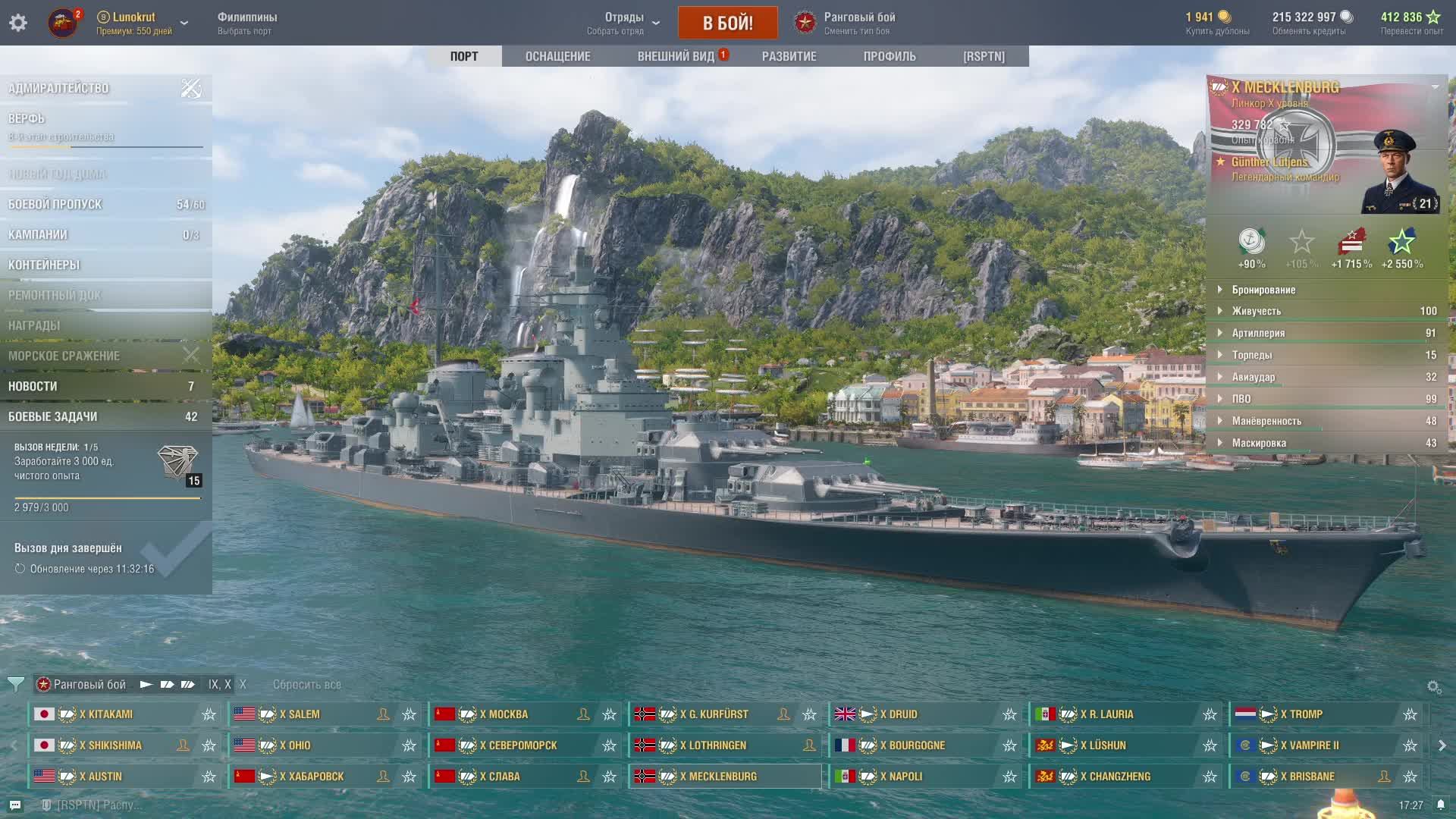
Task: Open the Новости entry
Action: tap(33, 386)
